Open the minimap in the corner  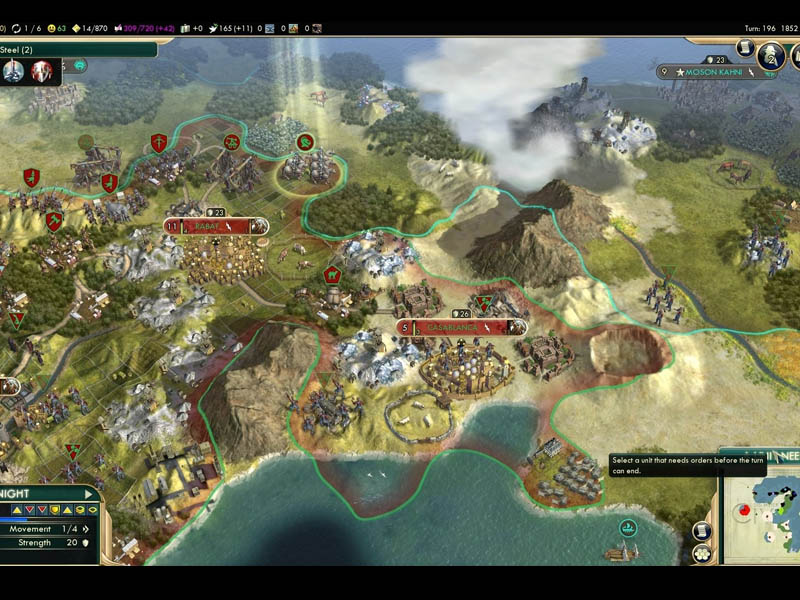762,518
